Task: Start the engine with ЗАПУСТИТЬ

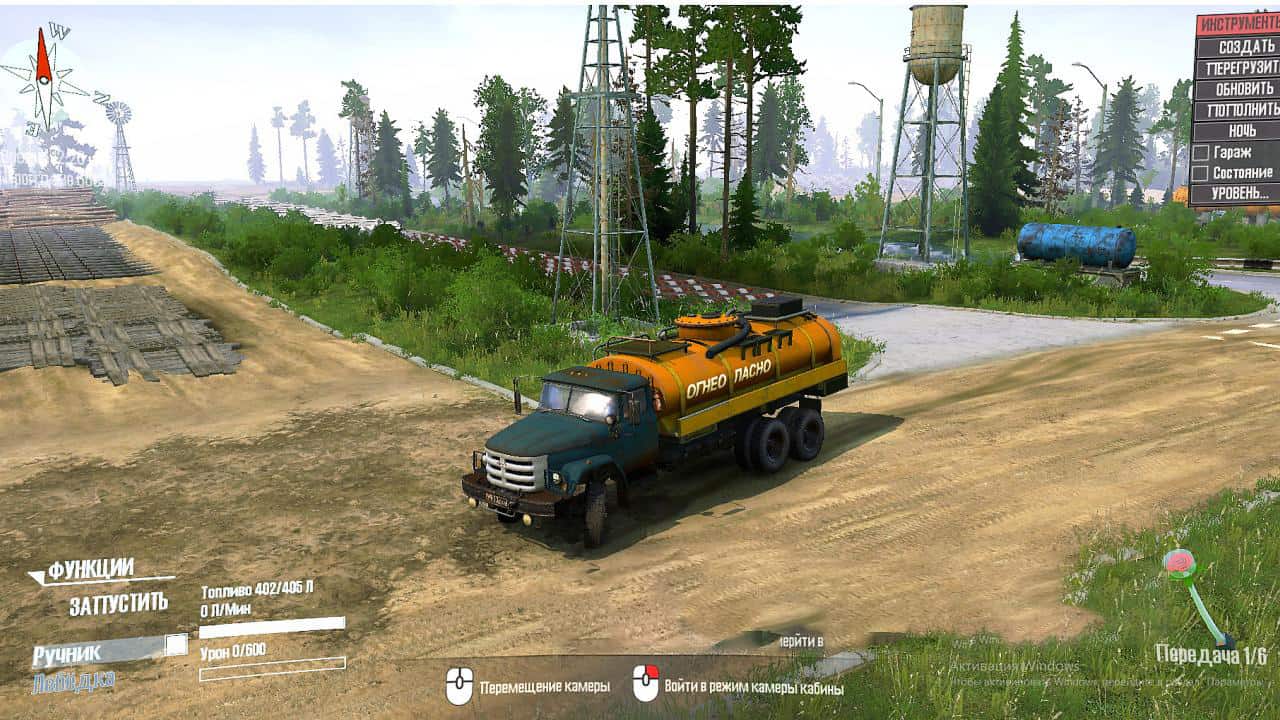Action: 118,604
